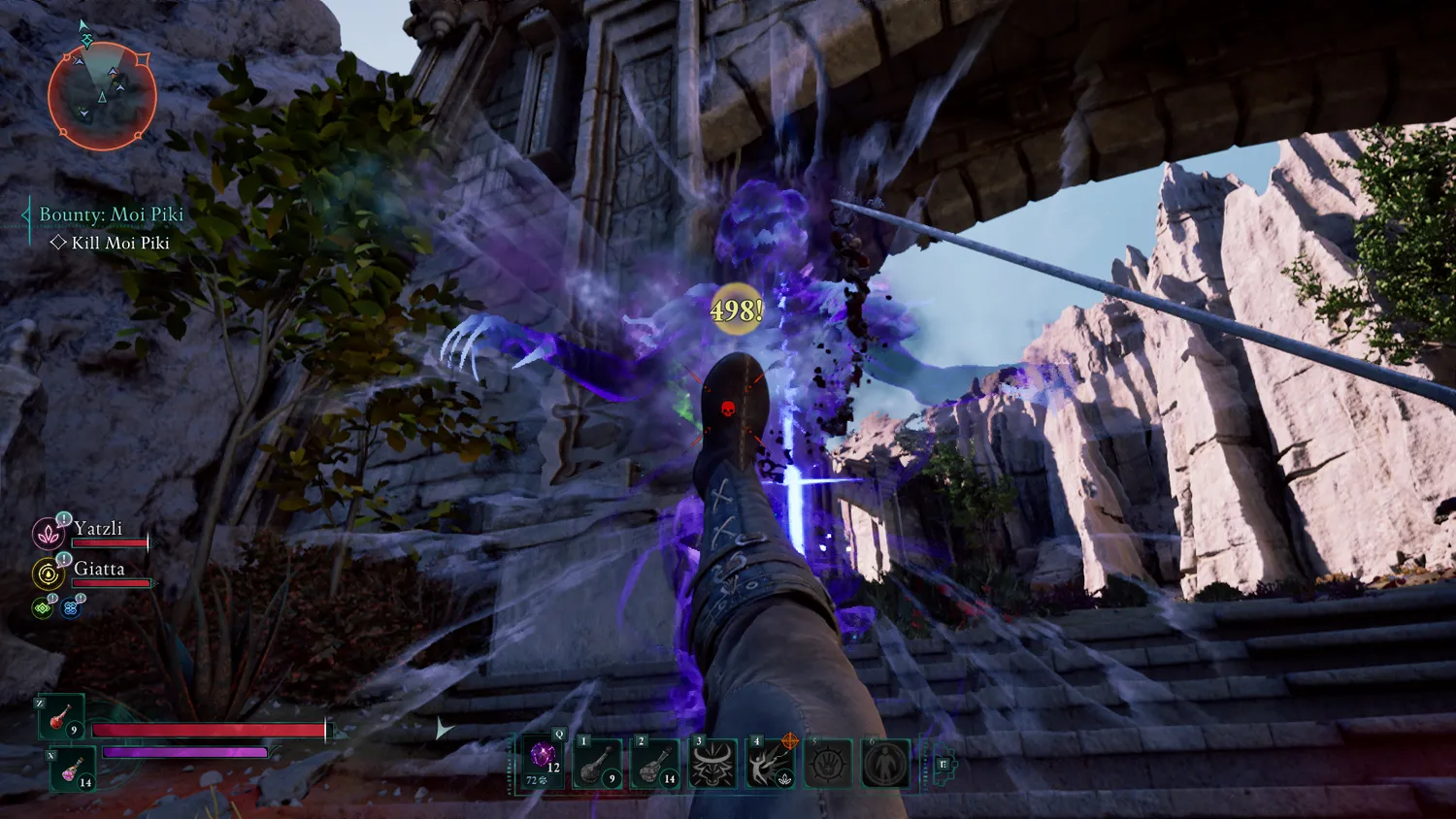Image resolution: width=1456 pixels, height=819 pixels.
Task: Activate the leaping figure burst ability
Action: coord(771,763)
